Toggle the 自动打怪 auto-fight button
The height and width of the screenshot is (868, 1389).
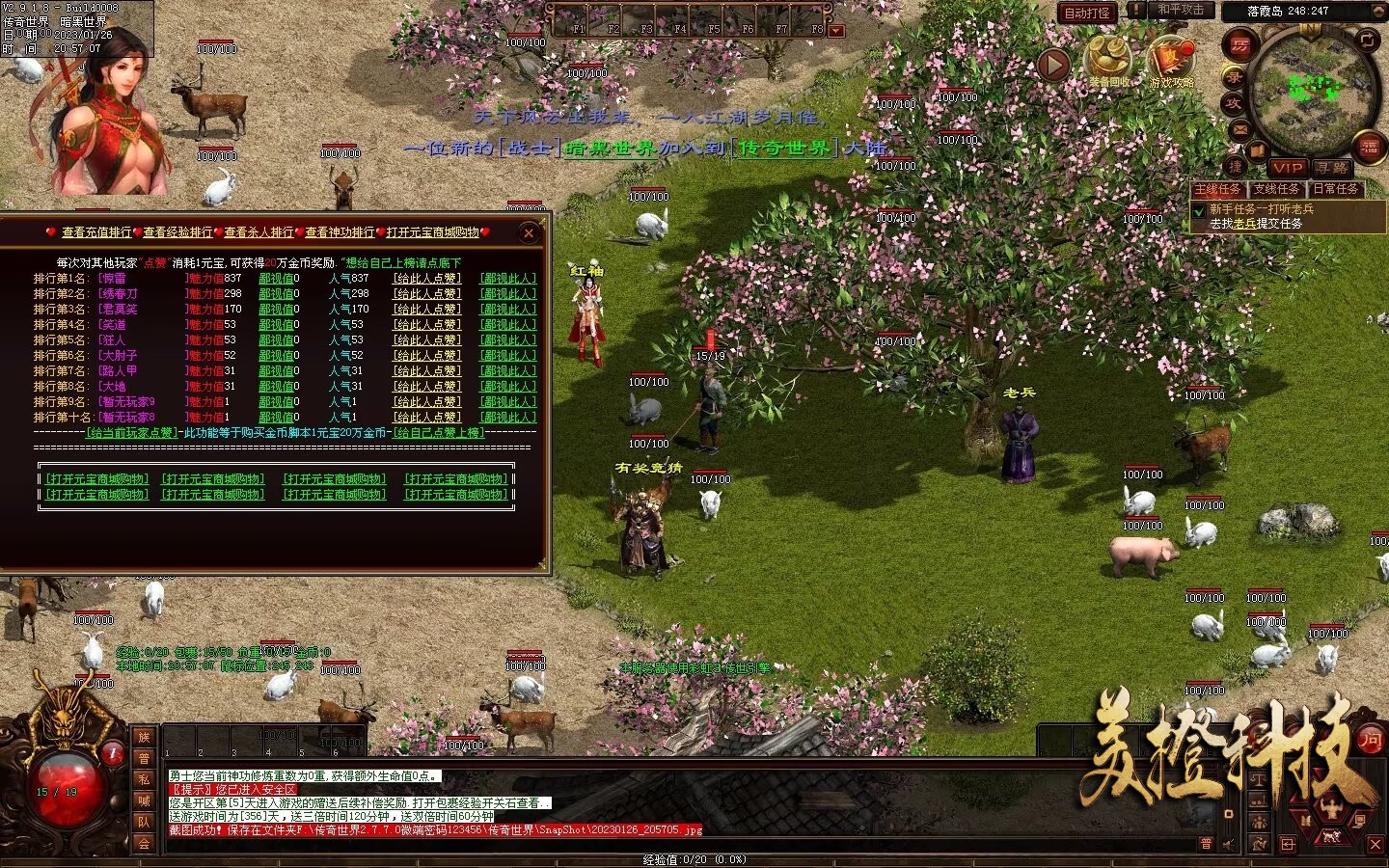click(x=1087, y=13)
